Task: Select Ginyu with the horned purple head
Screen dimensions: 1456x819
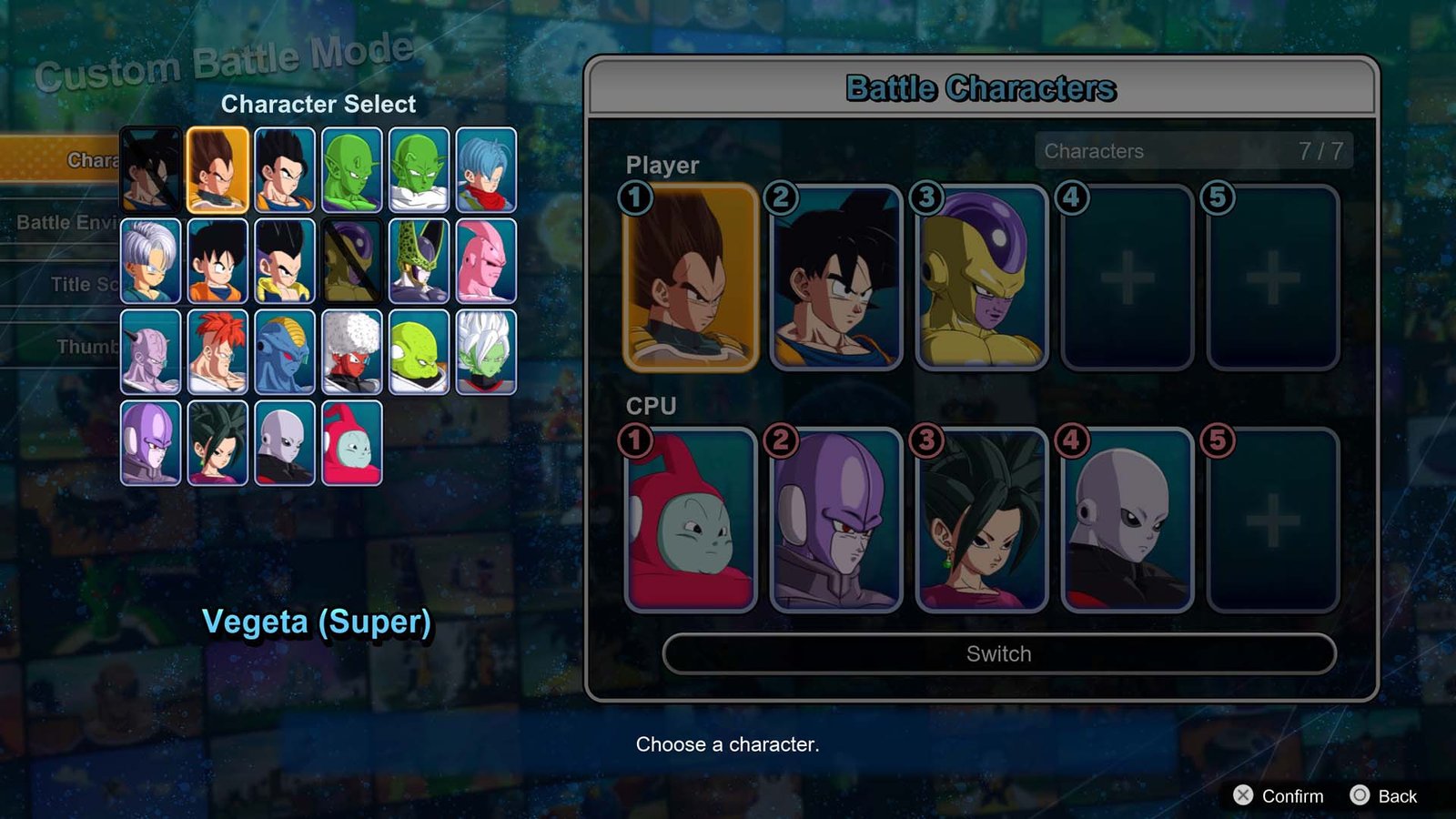Action: (x=150, y=351)
